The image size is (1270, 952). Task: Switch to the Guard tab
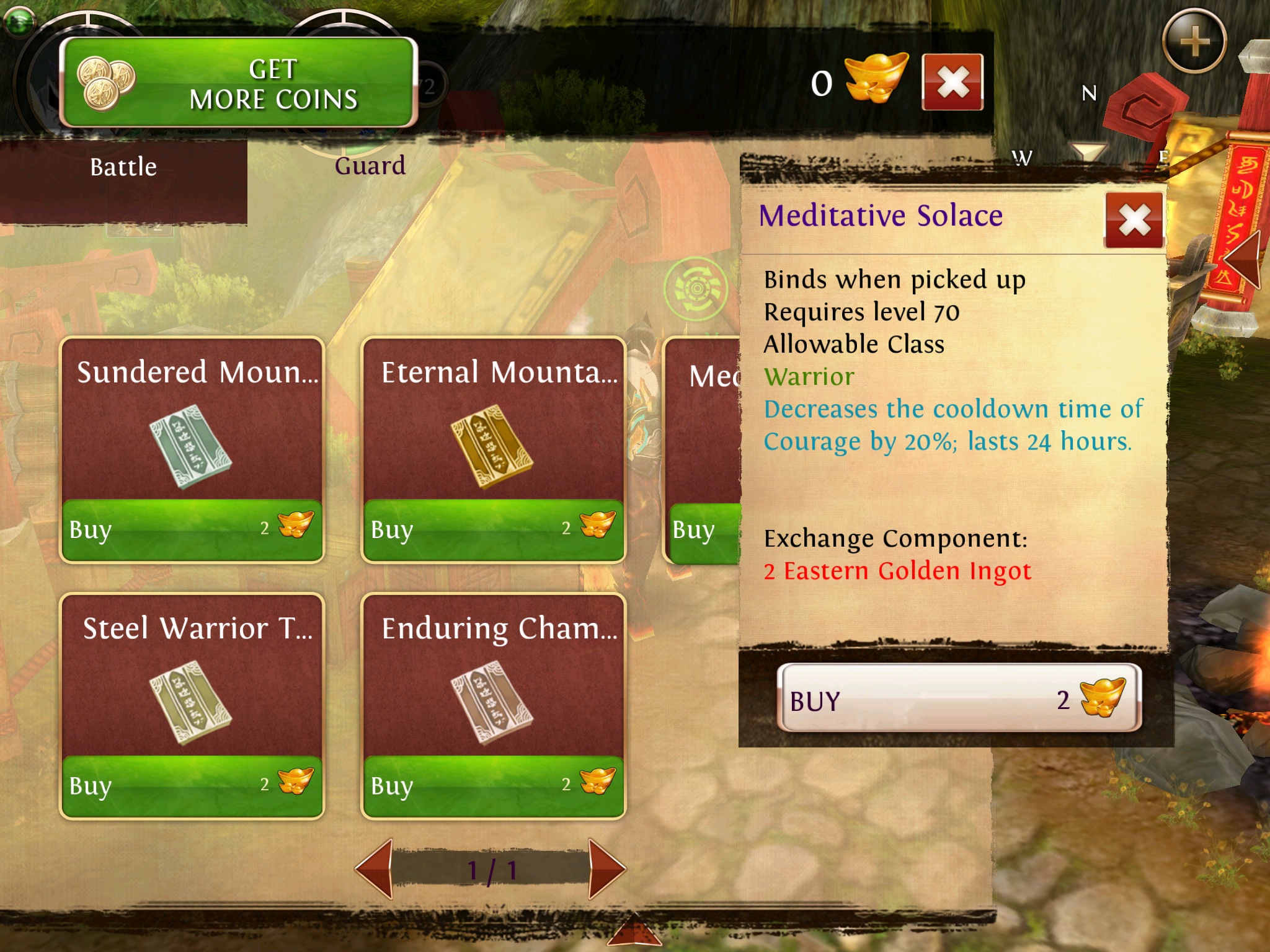[370, 166]
